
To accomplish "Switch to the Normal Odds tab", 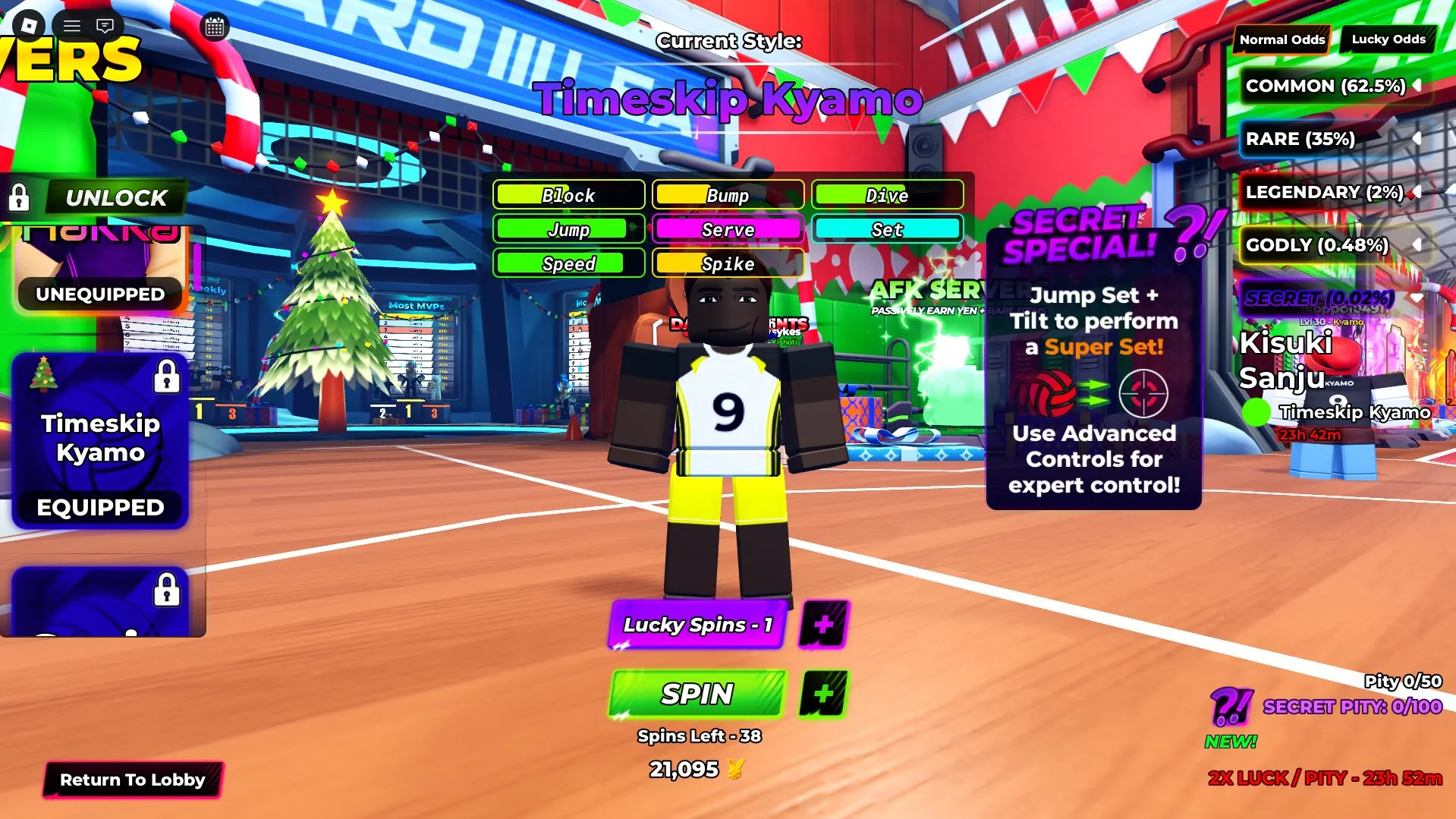I will [1281, 39].
